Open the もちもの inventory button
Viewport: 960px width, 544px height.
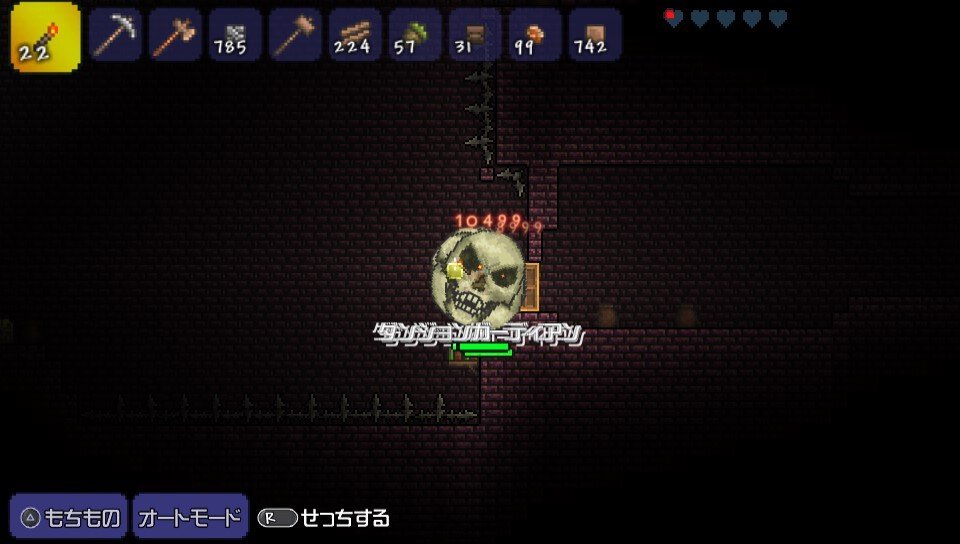[69, 517]
